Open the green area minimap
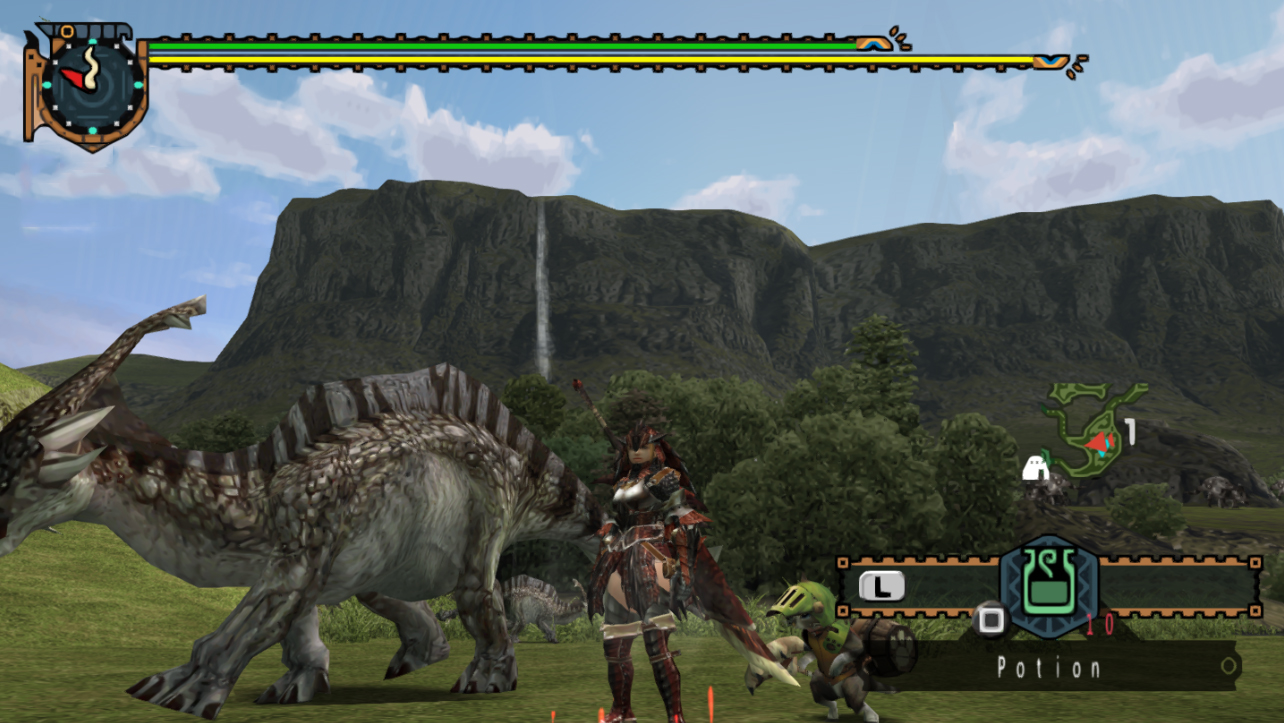The height and width of the screenshot is (723, 1284). pos(1092,431)
